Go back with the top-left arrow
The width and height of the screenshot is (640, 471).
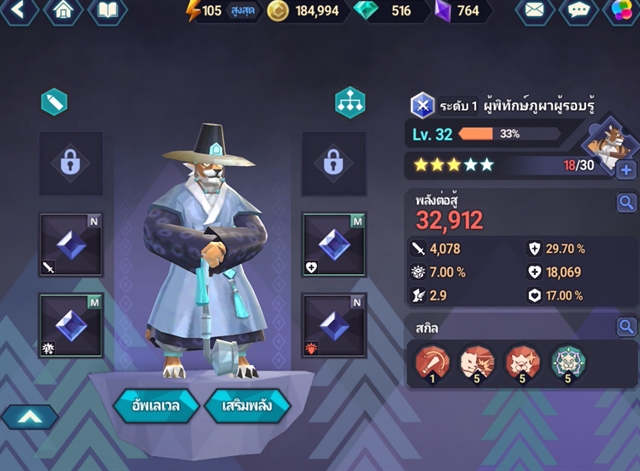coord(20,12)
